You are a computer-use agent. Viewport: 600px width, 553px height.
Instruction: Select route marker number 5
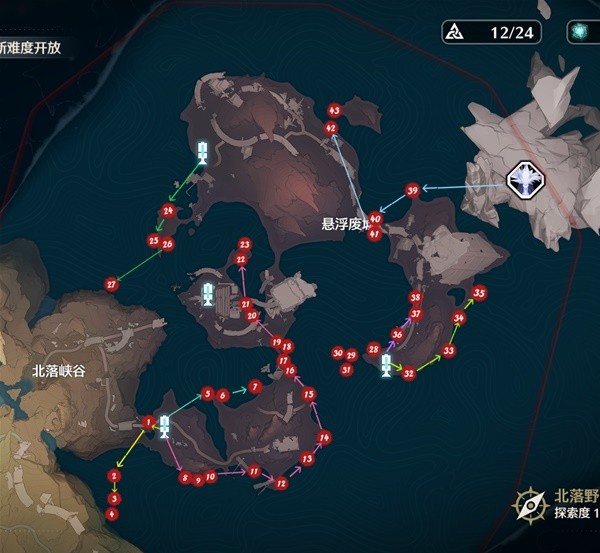[x=208, y=394]
